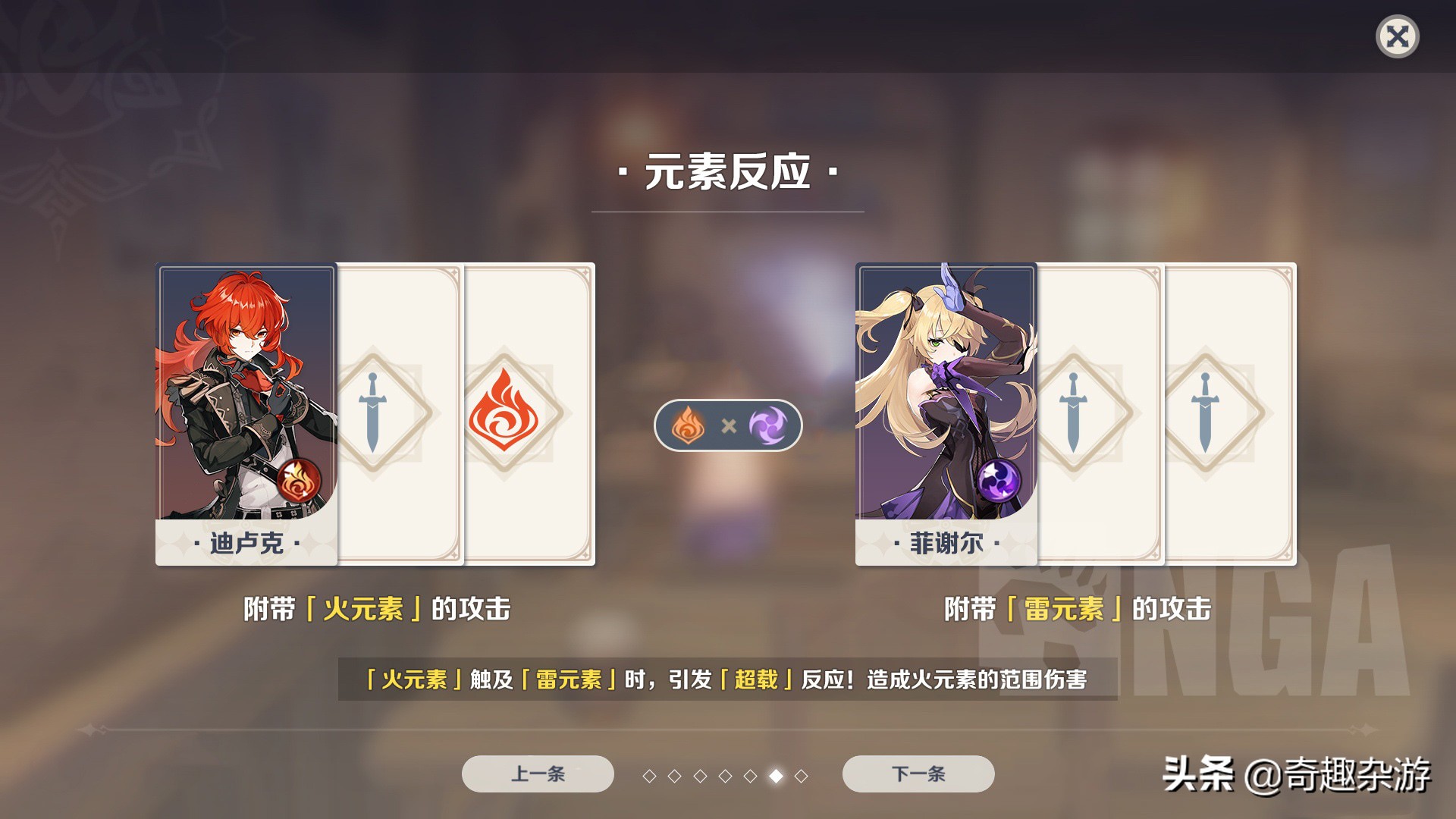Click the 元素反应 page title
Screen dimensions: 1456x819
[728, 172]
